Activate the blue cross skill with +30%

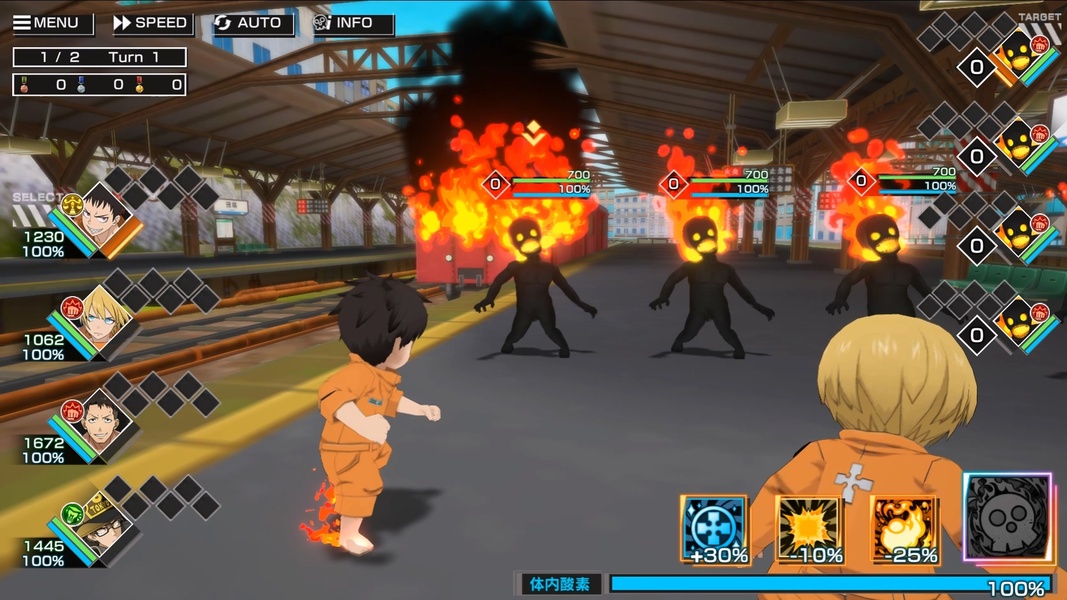click(x=715, y=529)
